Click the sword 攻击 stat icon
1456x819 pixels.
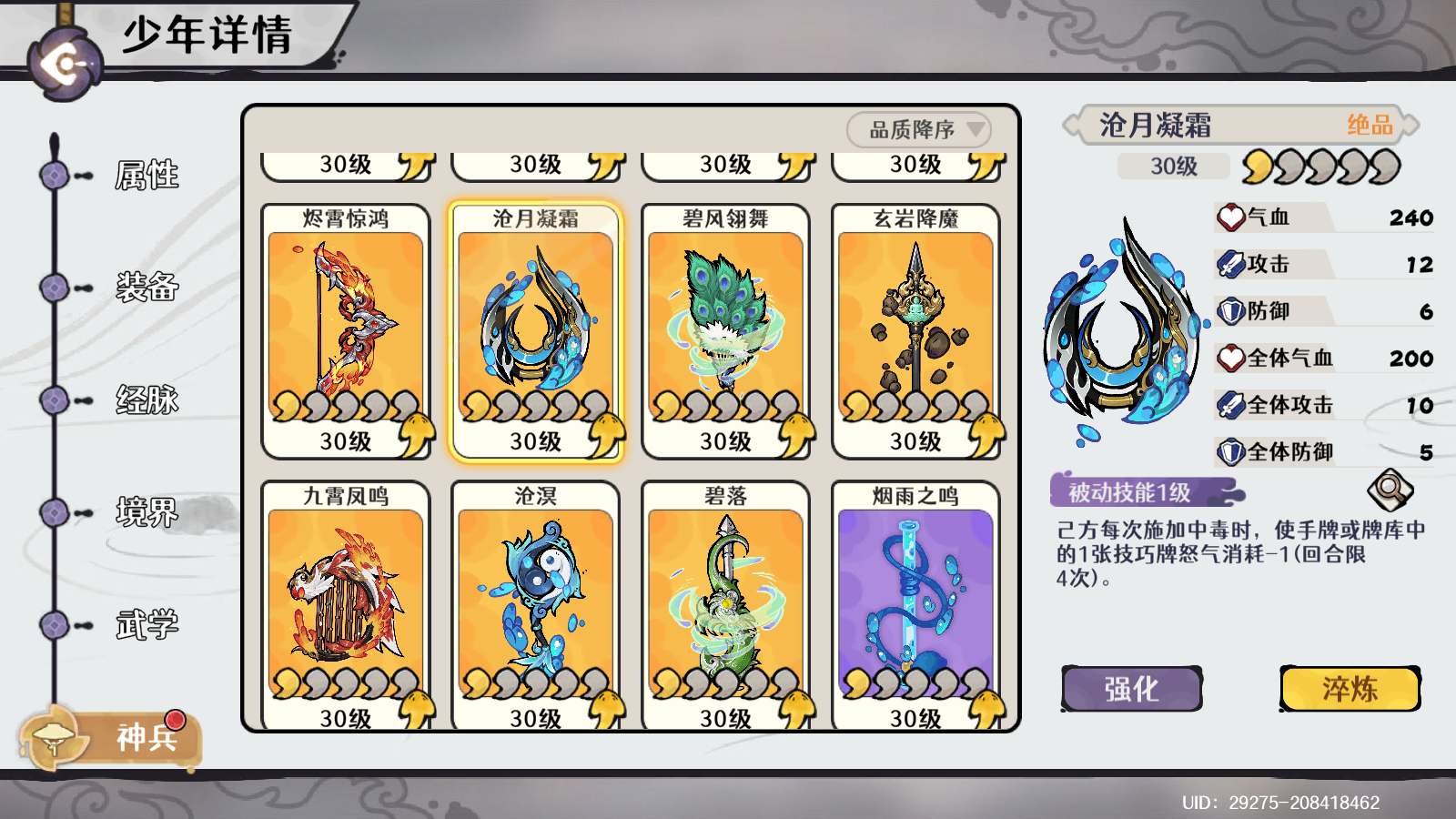(x=1233, y=264)
